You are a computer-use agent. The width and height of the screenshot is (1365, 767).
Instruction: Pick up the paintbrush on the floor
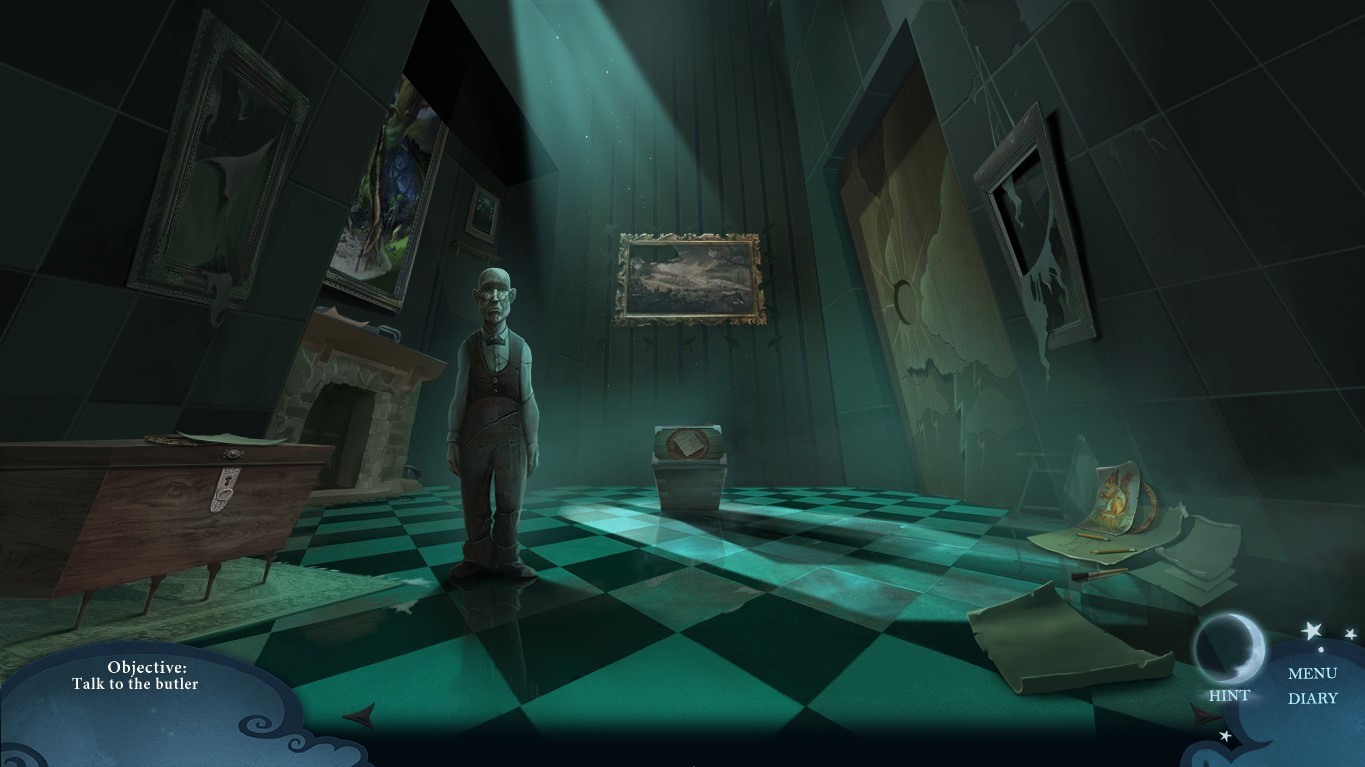1101,573
